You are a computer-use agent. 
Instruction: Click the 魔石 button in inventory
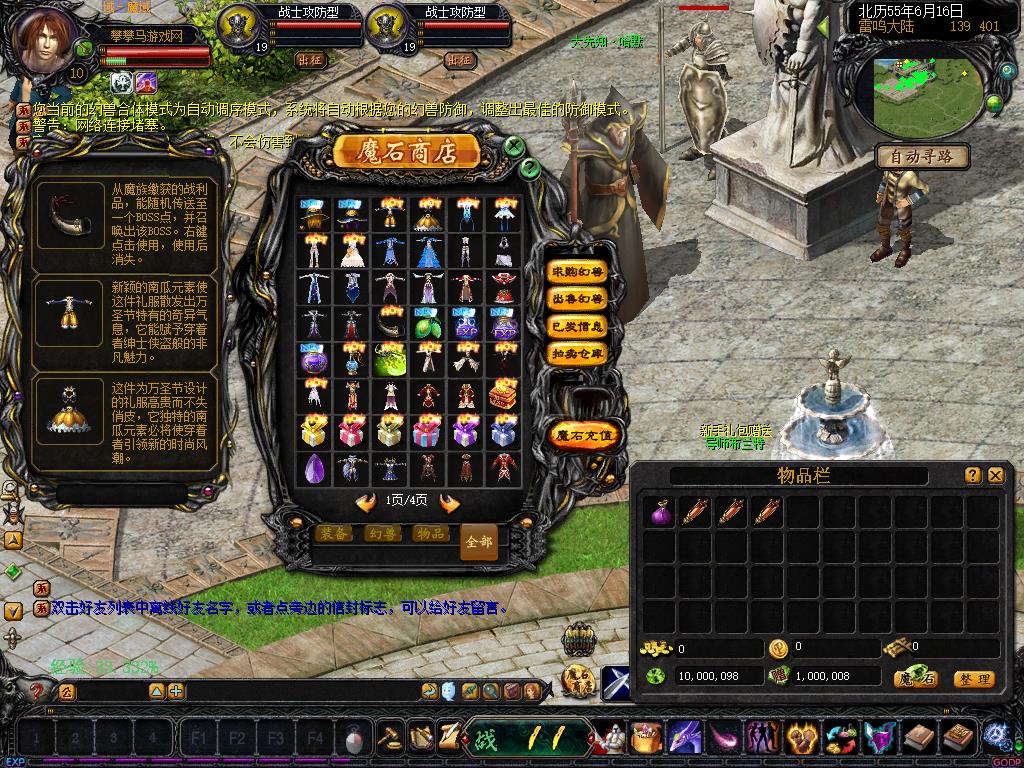click(x=915, y=679)
